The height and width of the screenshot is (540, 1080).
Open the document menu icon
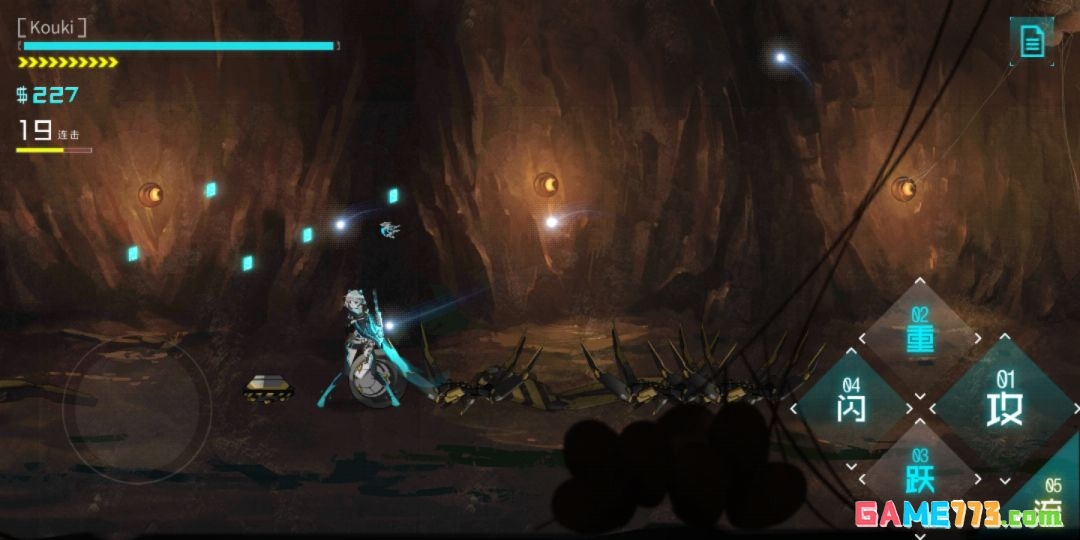(x=1032, y=41)
